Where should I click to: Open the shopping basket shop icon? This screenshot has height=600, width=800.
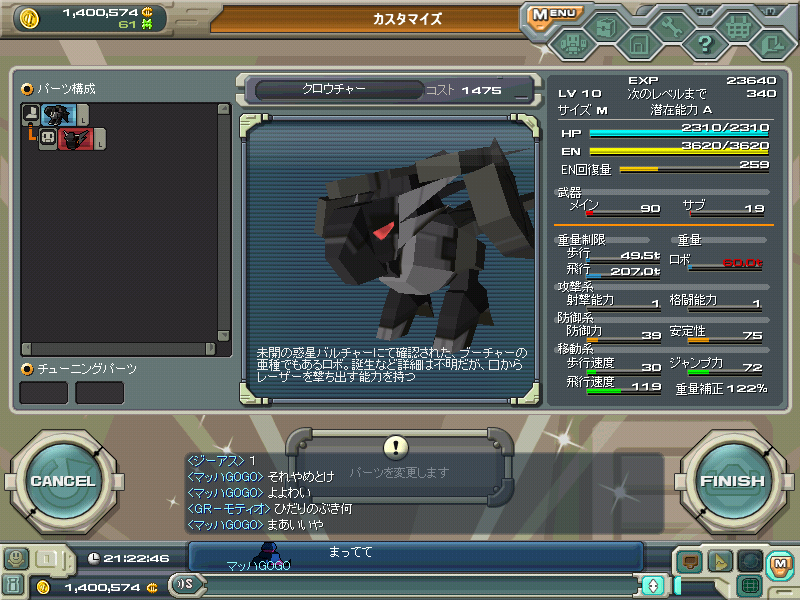(x=737, y=28)
